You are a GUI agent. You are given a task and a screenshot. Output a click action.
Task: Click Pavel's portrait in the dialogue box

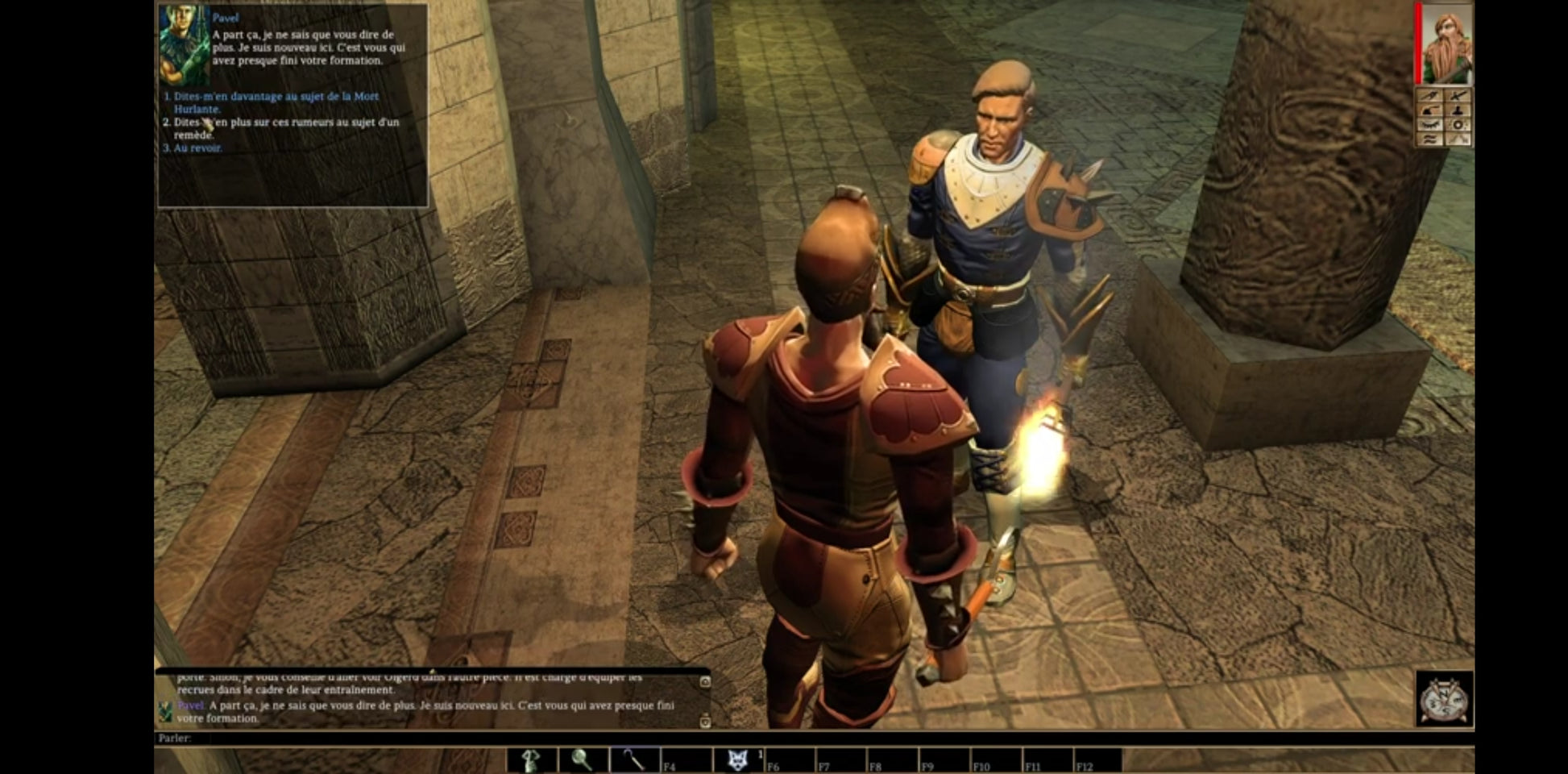185,45
